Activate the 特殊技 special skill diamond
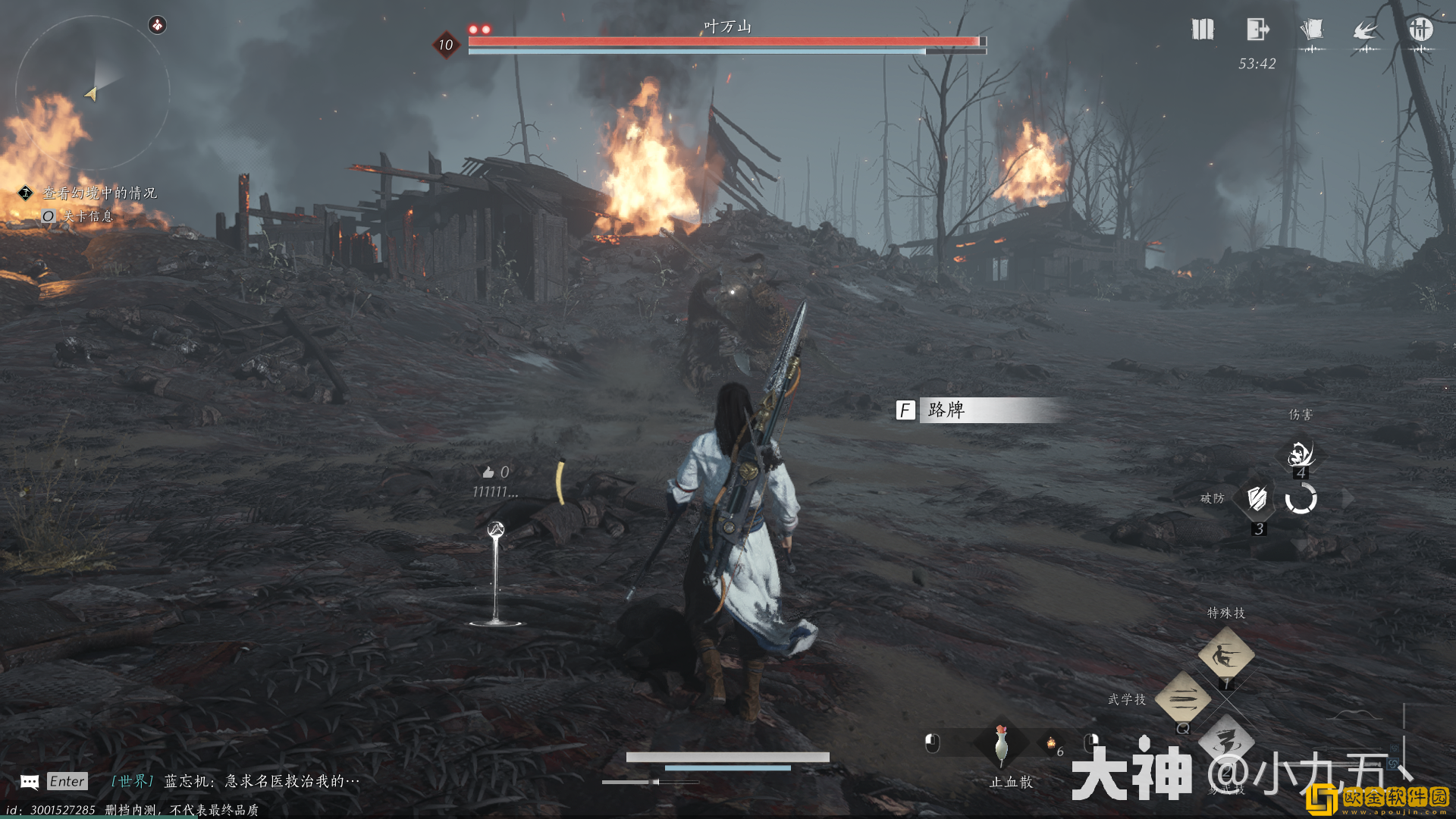This screenshot has height=819, width=1456. [1225, 654]
